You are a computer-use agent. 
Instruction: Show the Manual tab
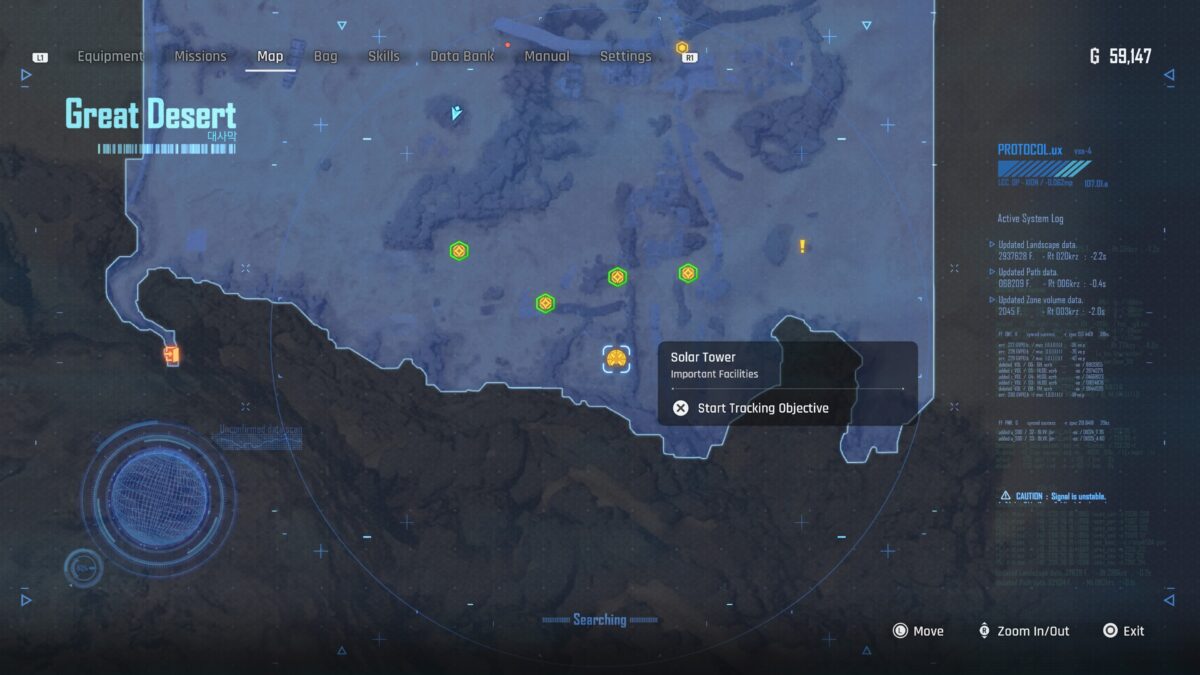coord(547,56)
